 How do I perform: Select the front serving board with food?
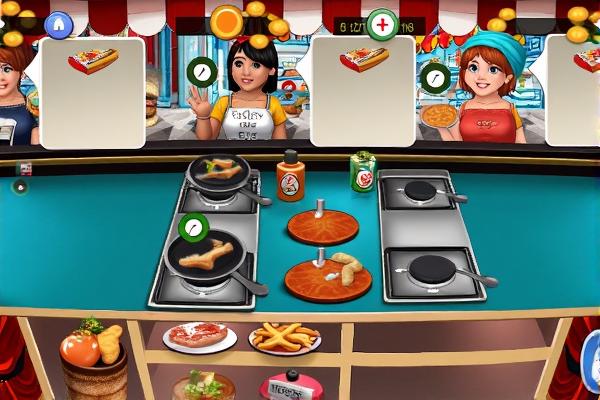click(327, 277)
